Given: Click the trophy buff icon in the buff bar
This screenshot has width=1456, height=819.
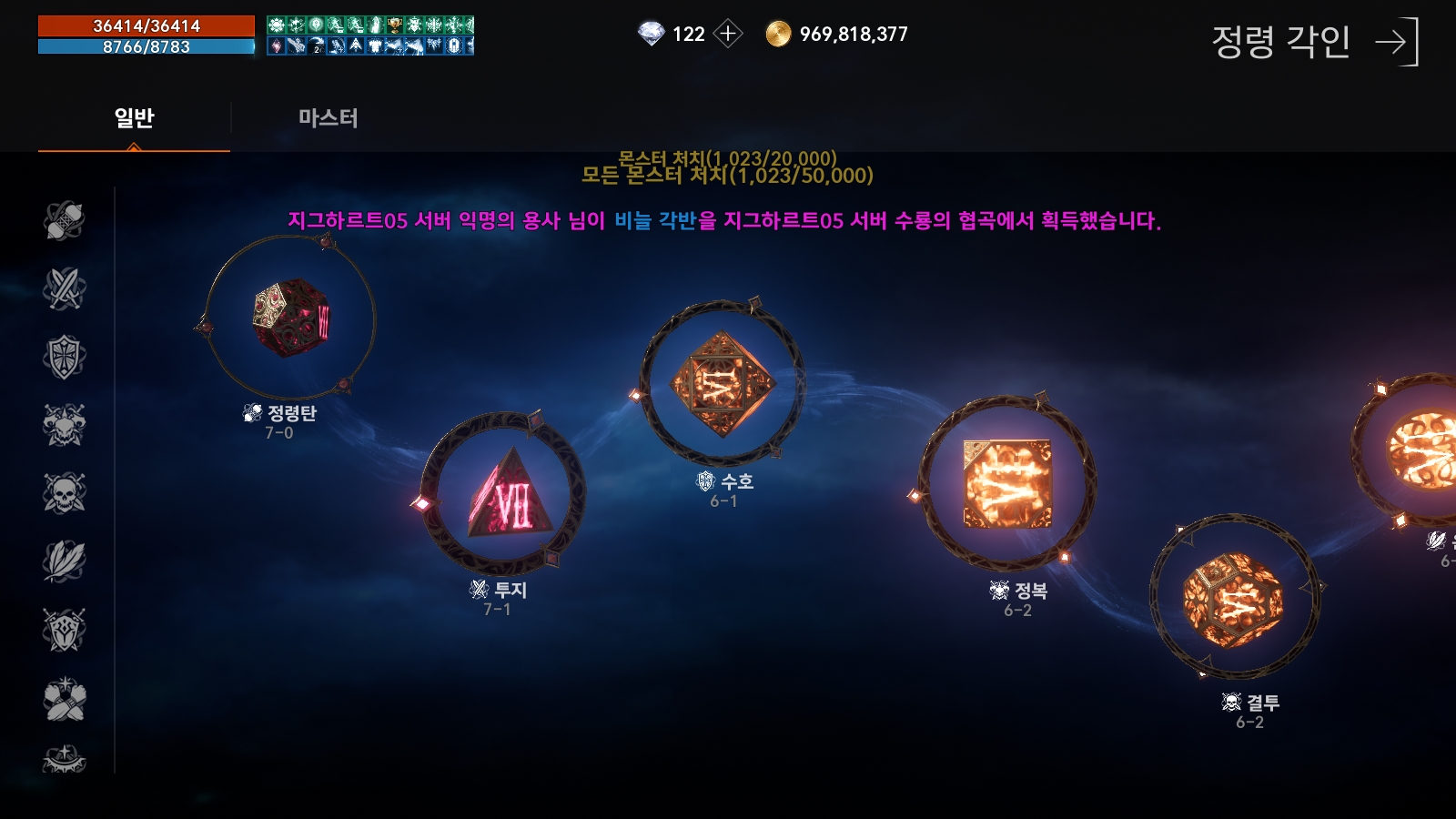Looking at the screenshot, I should click(x=396, y=25).
